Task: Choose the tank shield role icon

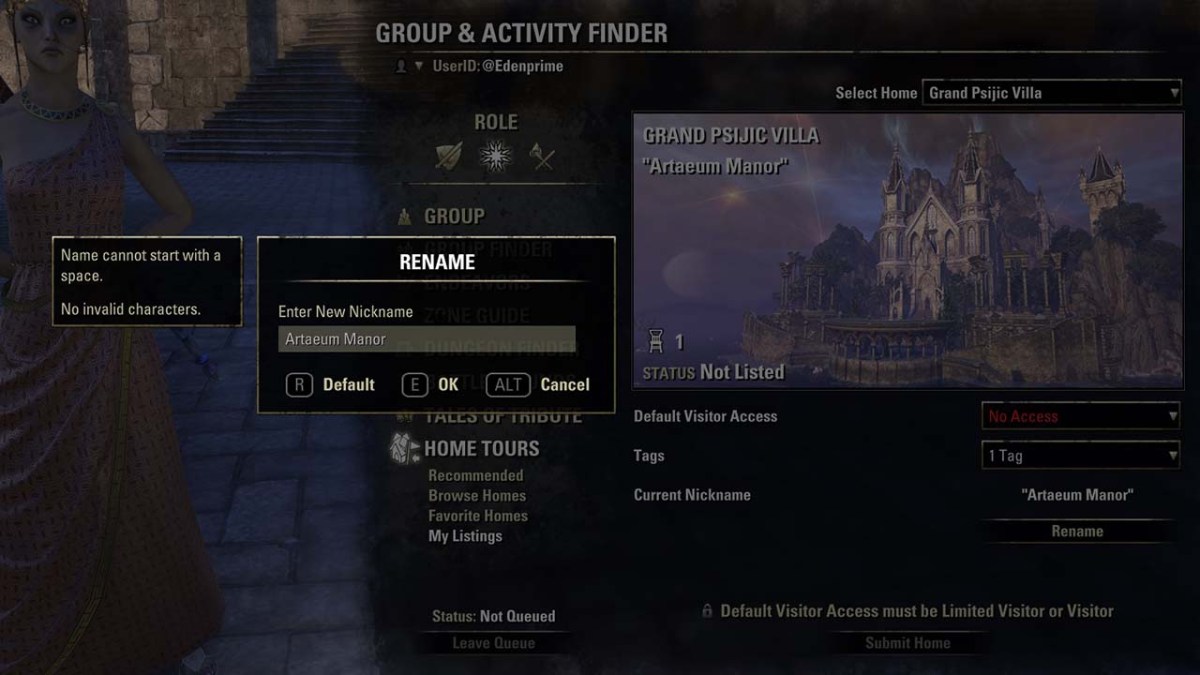Action: [449, 156]
